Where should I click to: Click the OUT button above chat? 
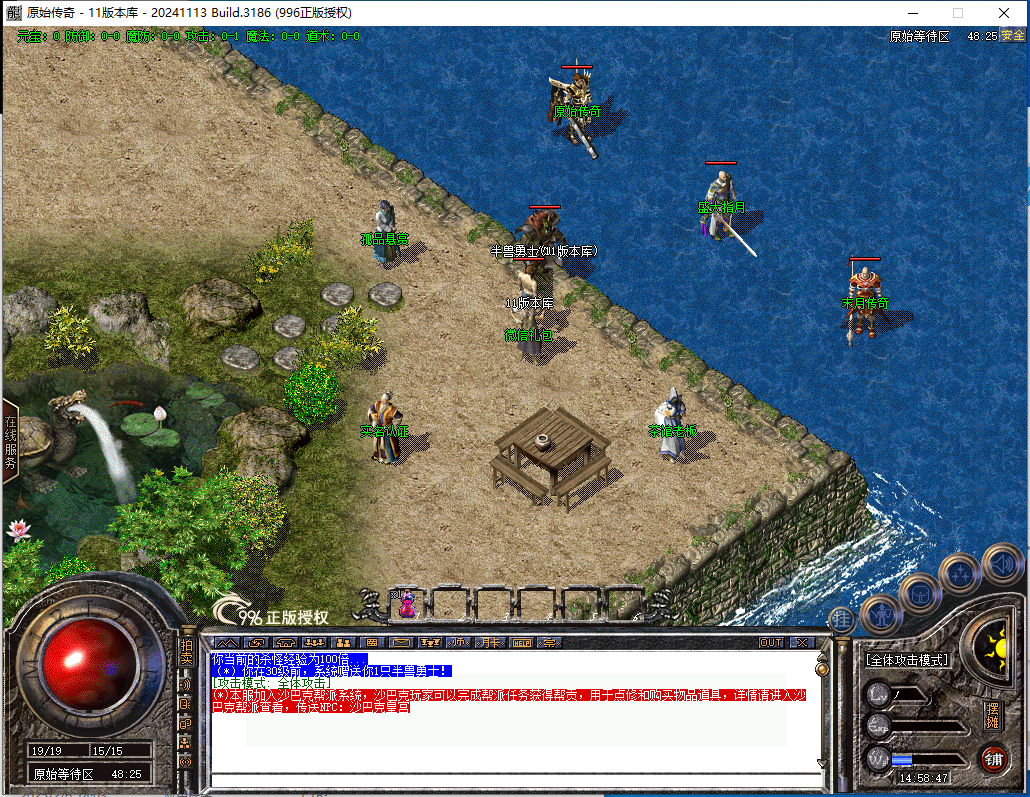pos(771,642)
